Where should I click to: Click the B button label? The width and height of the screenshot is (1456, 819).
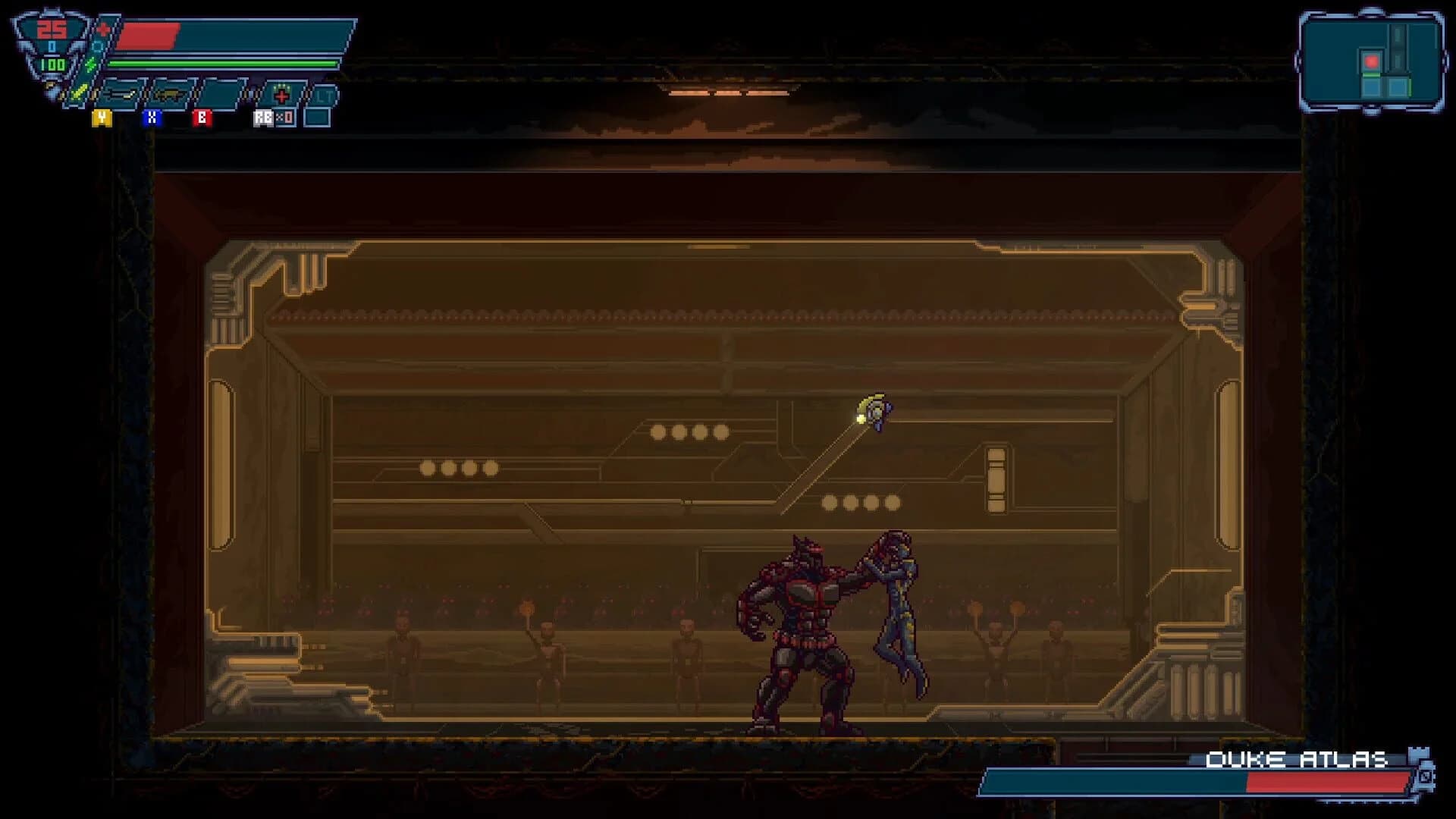[202, 118]
